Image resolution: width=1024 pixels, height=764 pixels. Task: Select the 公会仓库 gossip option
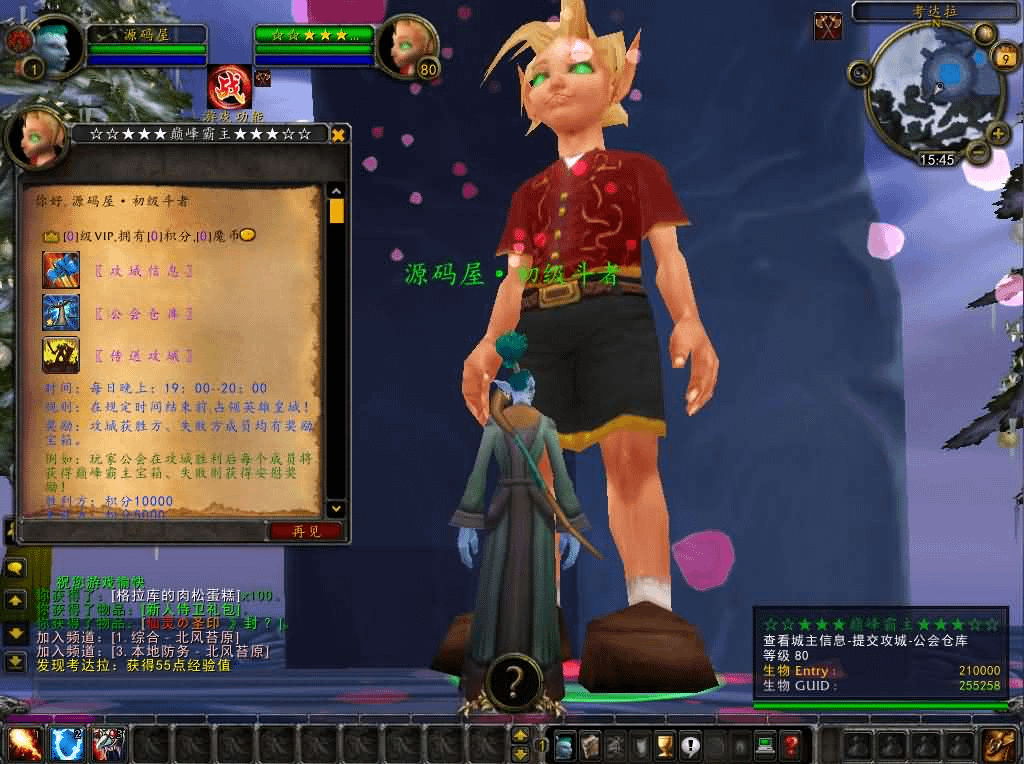pyautogui.click(x=145, y=313)
